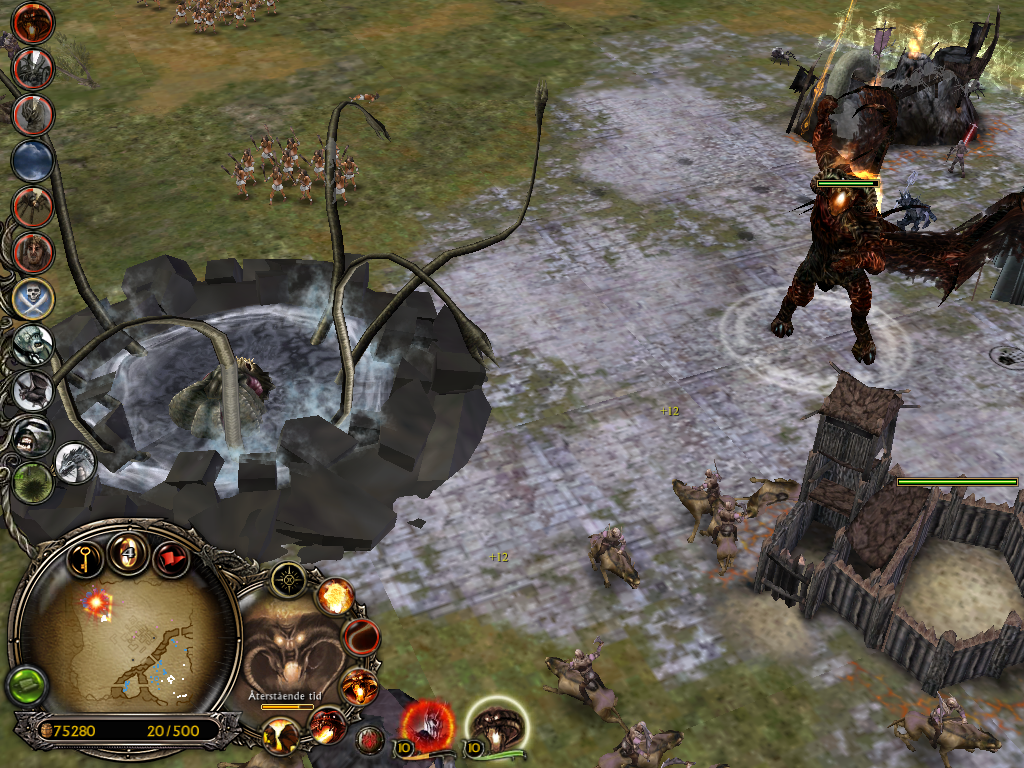
Task: Activate the bat swarm power
Action: pos(33,390)
